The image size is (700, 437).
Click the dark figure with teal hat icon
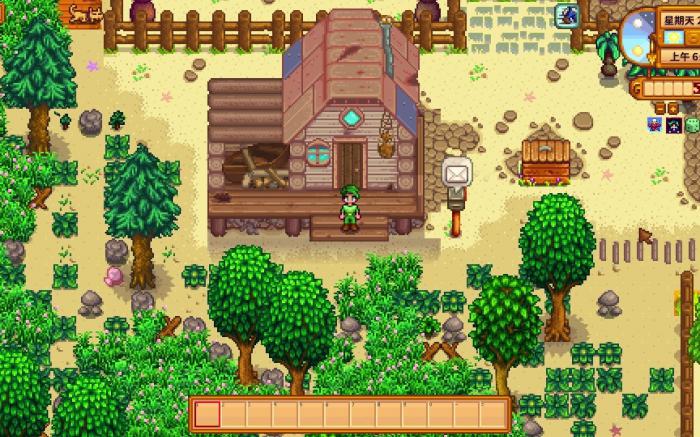tap(674, 125)
